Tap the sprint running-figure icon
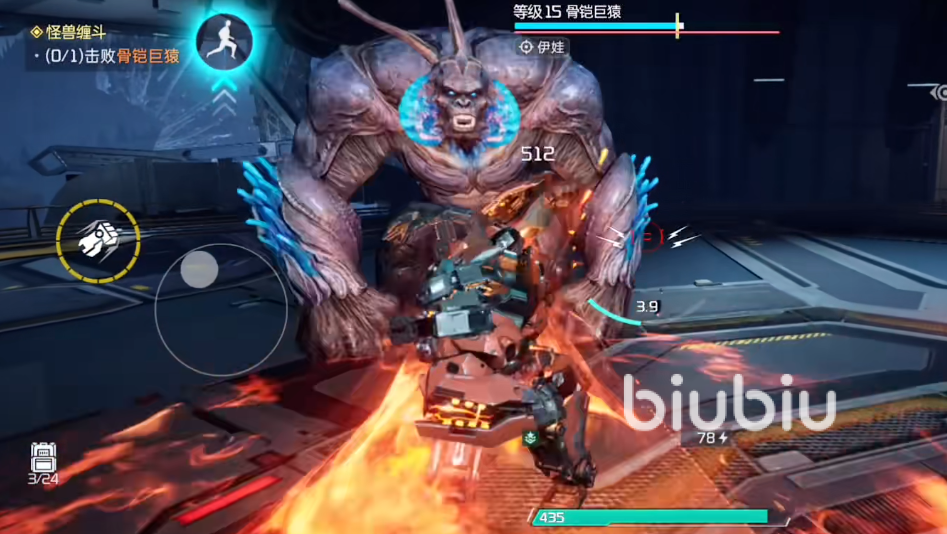947x534 pixels. pos(224,41)
